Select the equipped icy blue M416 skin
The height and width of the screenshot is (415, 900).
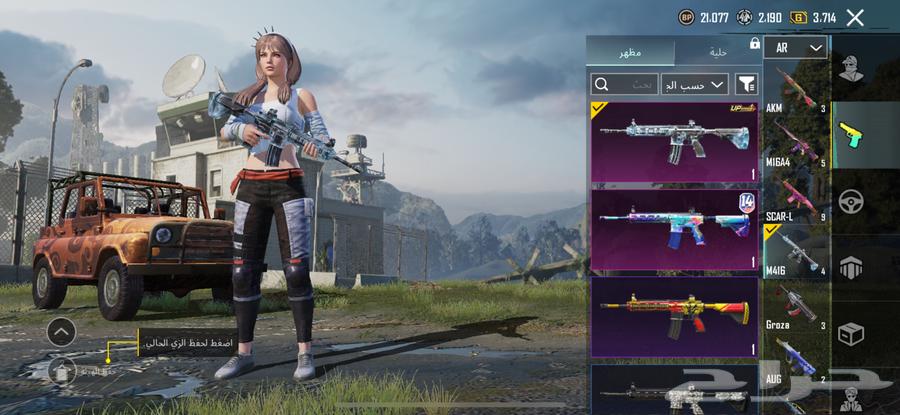click(x=674, y=141)
